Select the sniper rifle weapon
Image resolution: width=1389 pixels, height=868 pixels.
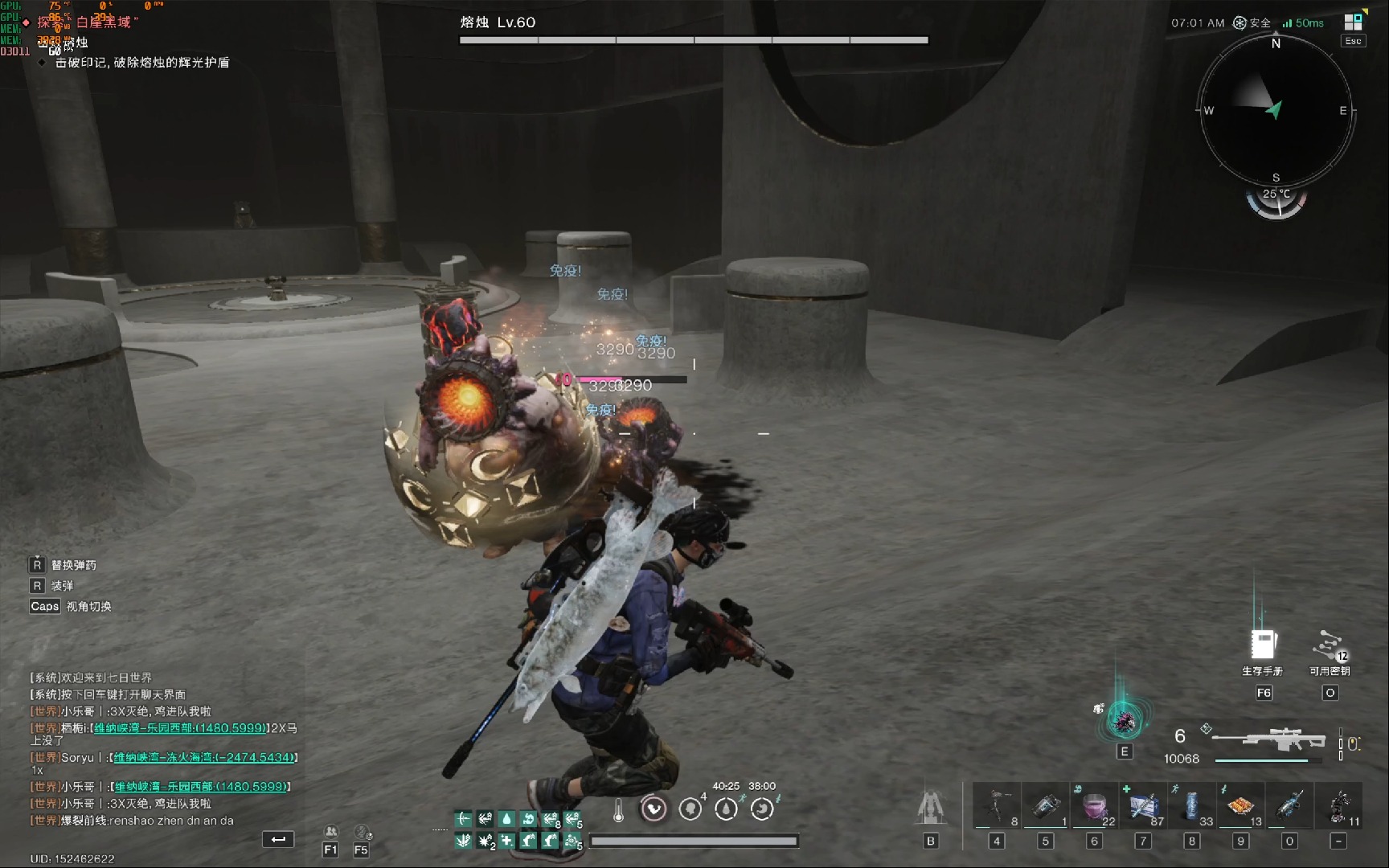pyautogui.click(x=1268, y=738)
